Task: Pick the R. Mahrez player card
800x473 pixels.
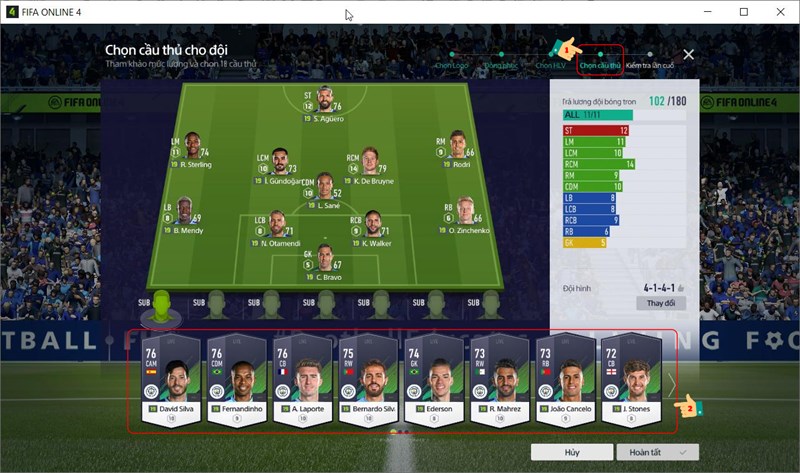Action: coord(500,382)
